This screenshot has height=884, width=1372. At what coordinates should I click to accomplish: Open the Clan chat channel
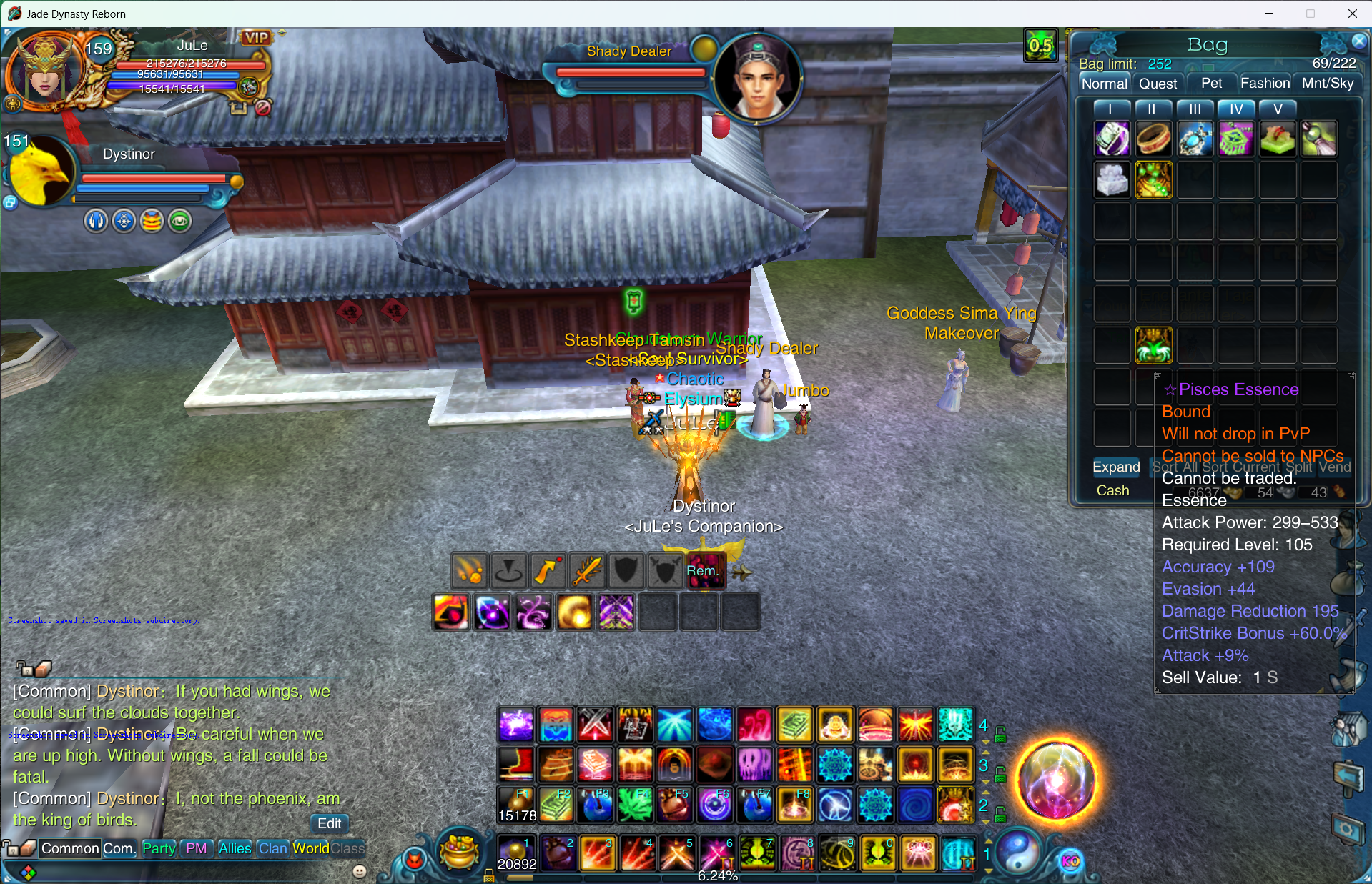(272, 848)
